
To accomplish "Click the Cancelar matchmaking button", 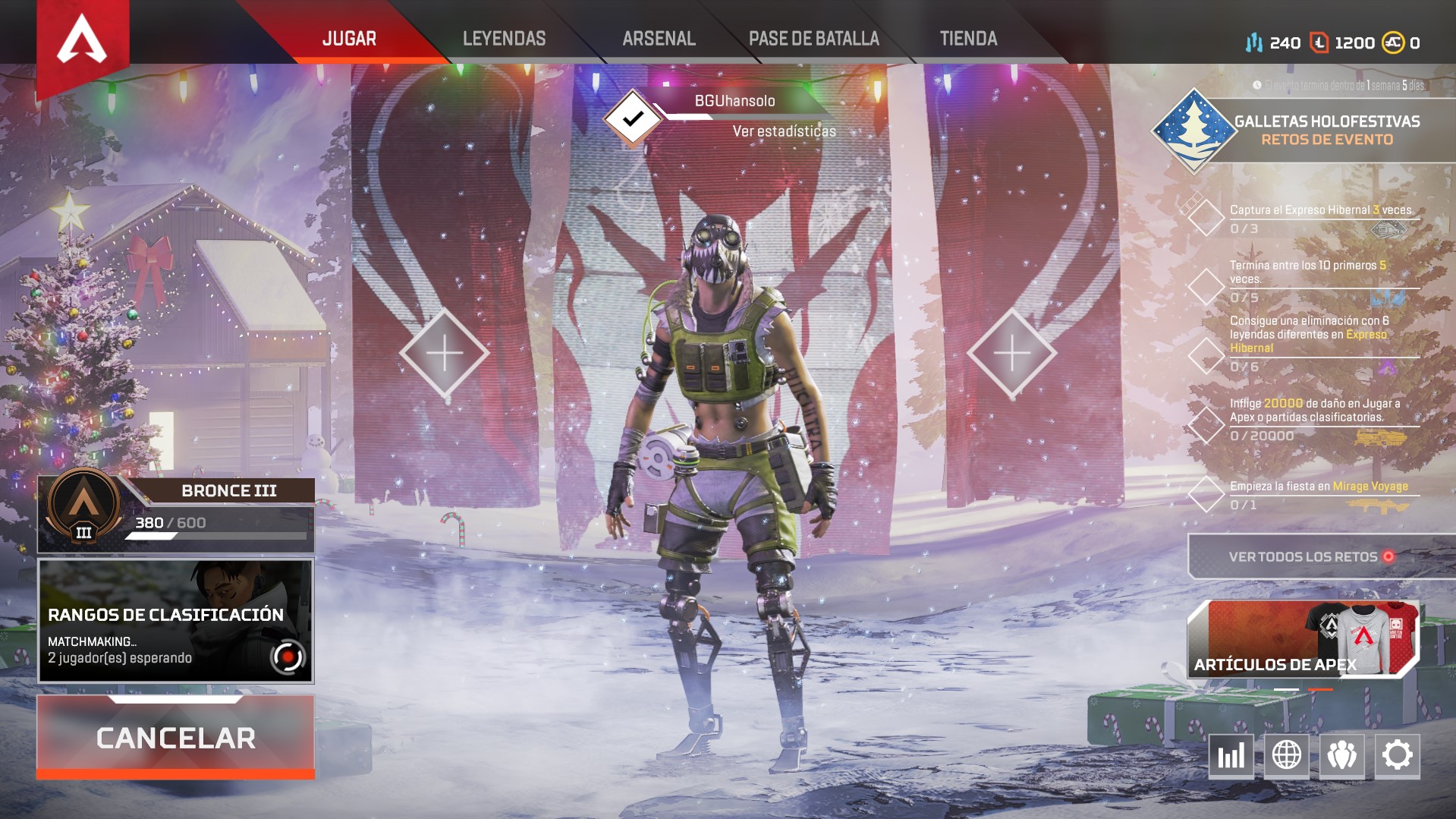I will (175, 737).
